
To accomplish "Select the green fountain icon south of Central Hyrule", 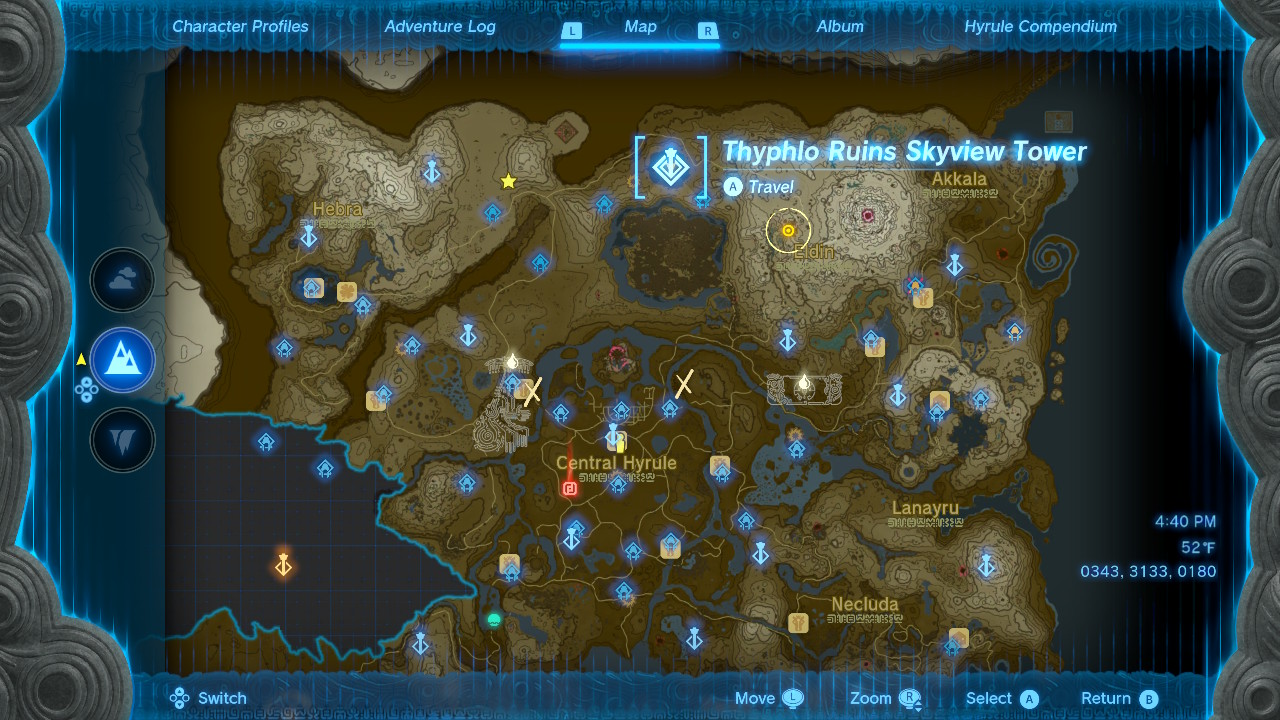I will click(493, 621).
